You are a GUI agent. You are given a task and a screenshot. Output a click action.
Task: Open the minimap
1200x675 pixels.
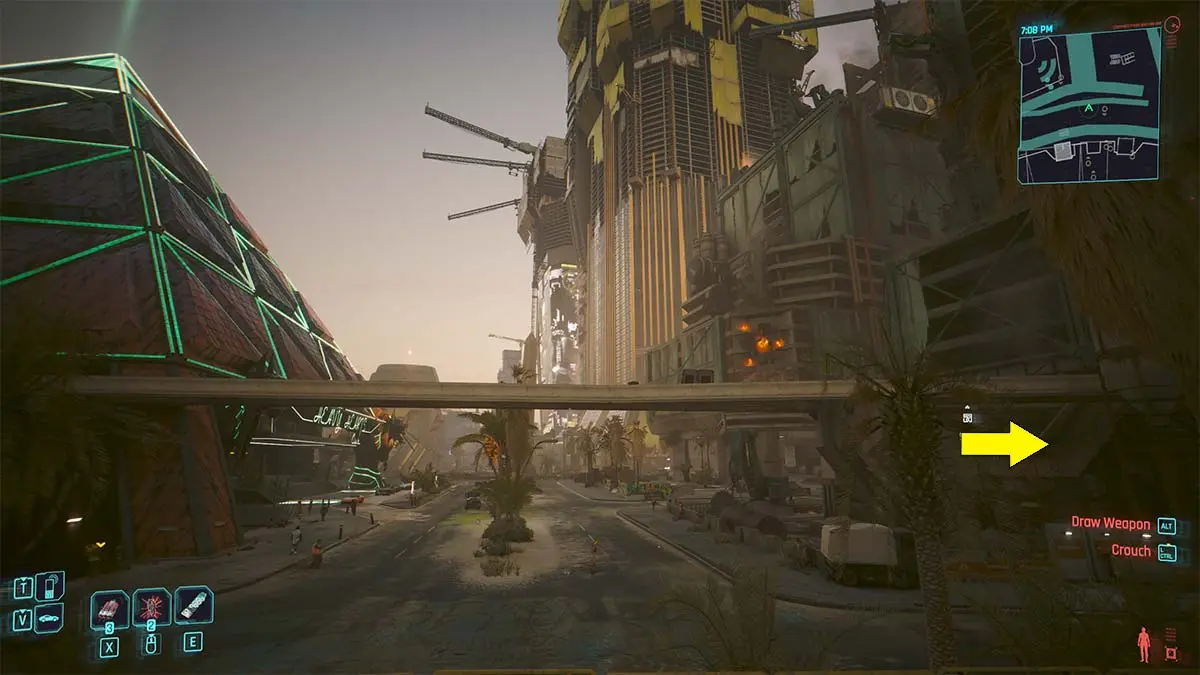click(1090, 105)
